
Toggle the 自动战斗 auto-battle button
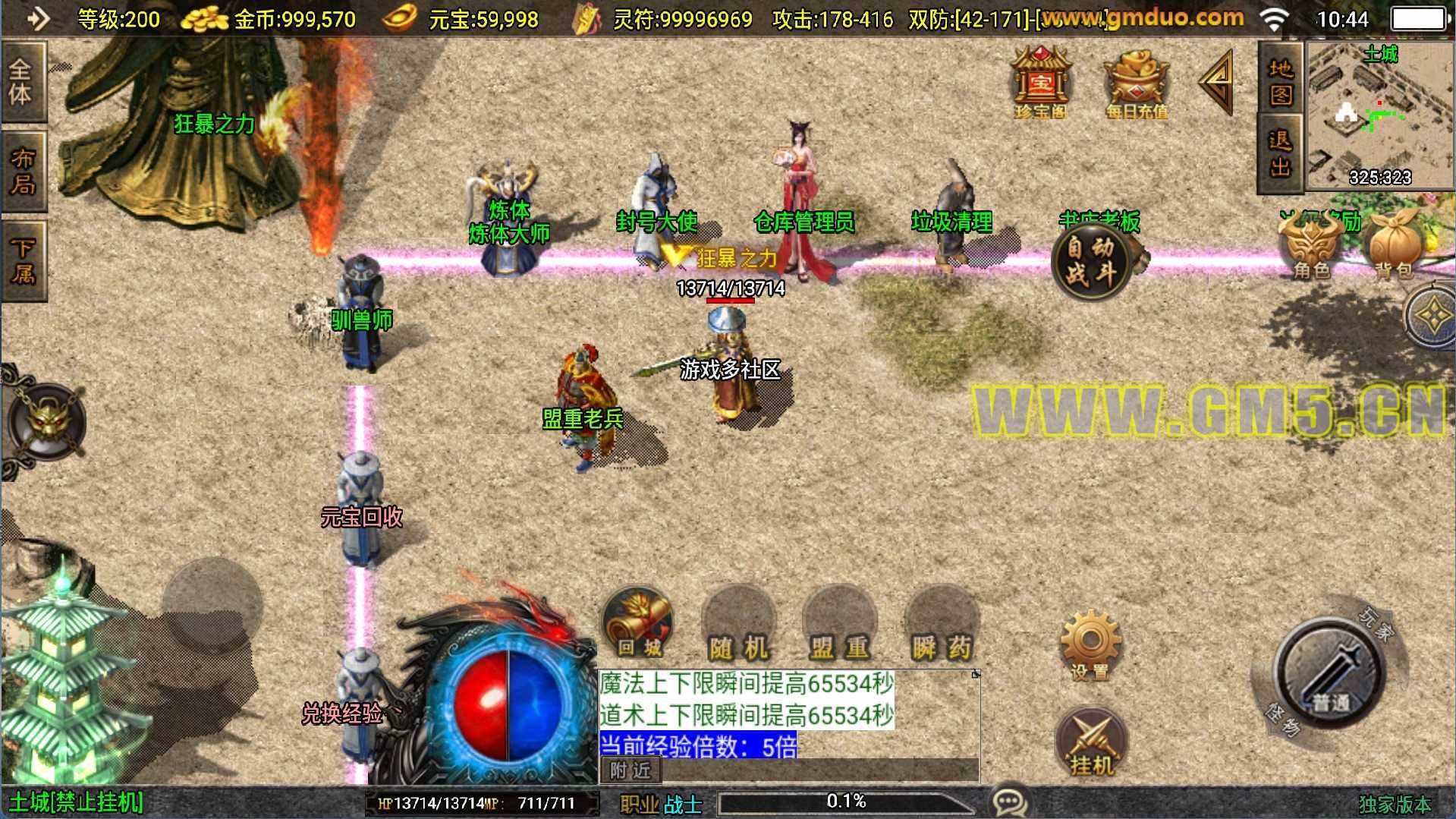1091,260
